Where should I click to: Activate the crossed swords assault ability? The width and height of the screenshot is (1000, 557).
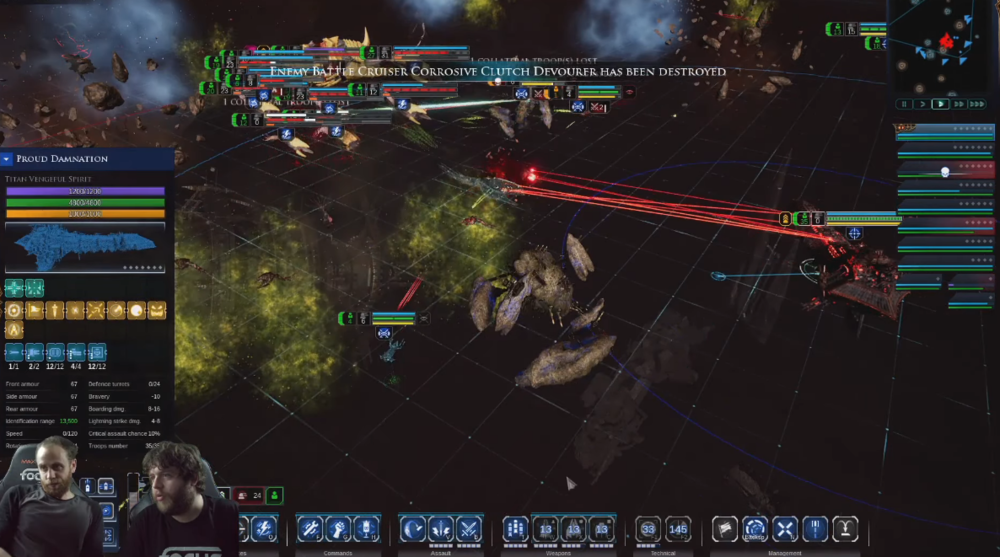468,527
